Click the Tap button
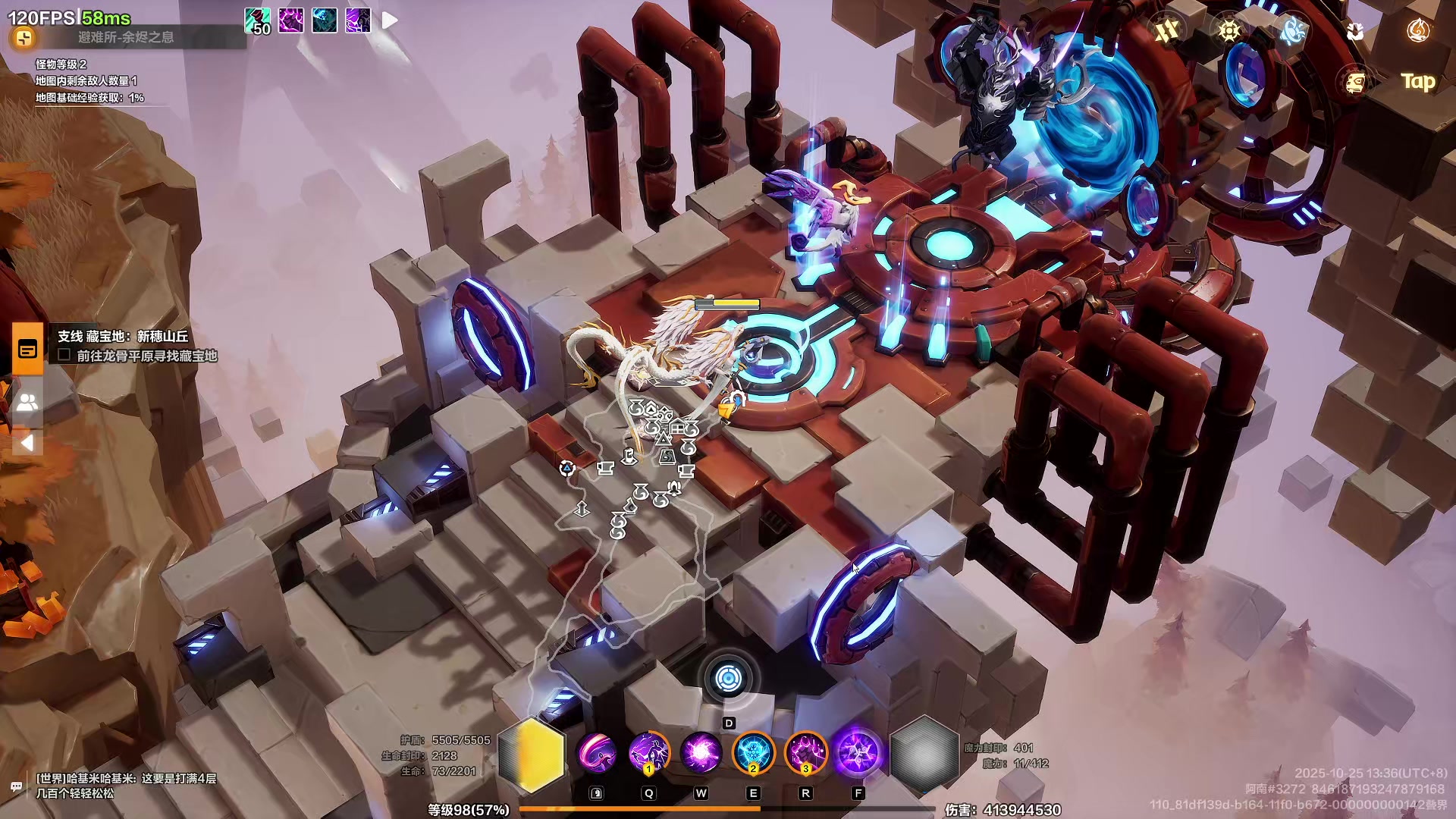The width and height of the screenshot is (1456, 819). click(x=1417, y=81)
